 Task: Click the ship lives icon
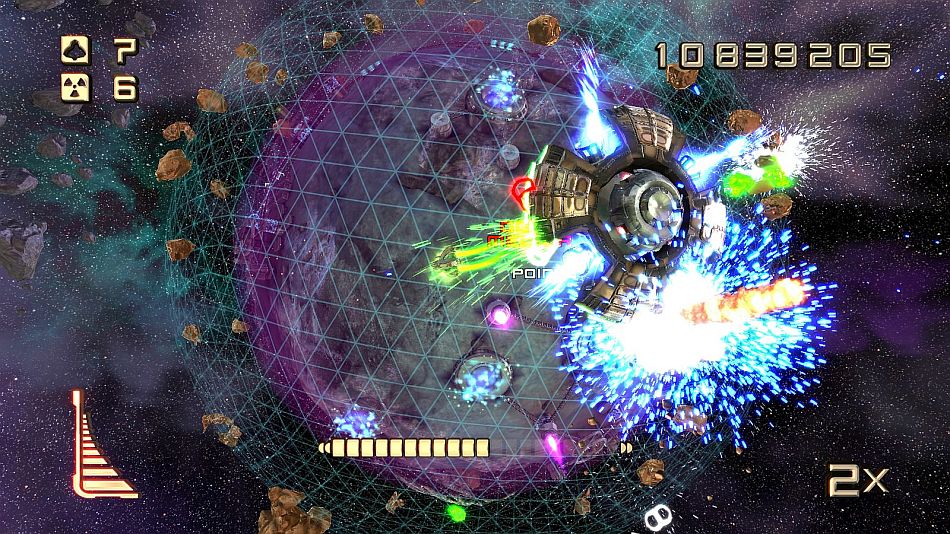coord(73,48)
